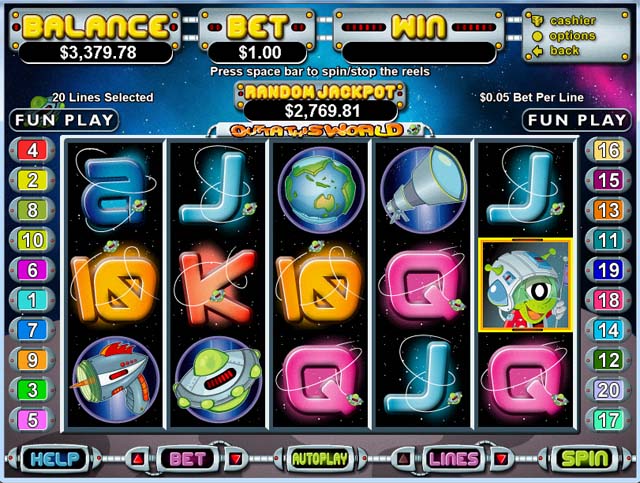Lower the number of lines
640x483 pixels.
pyautogui.click(x=501, y=459)
